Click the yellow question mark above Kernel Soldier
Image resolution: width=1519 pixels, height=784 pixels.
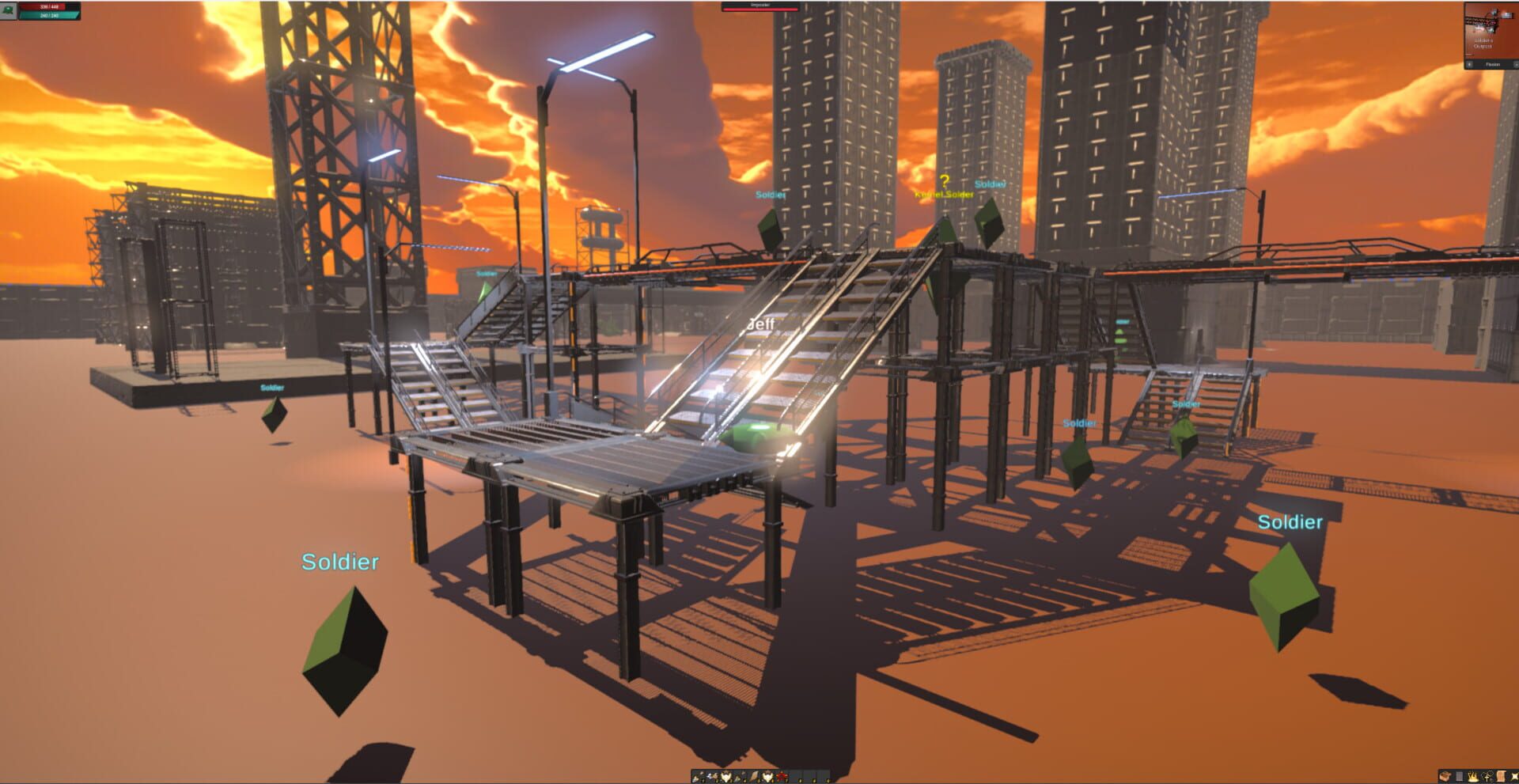coord(943,180)
